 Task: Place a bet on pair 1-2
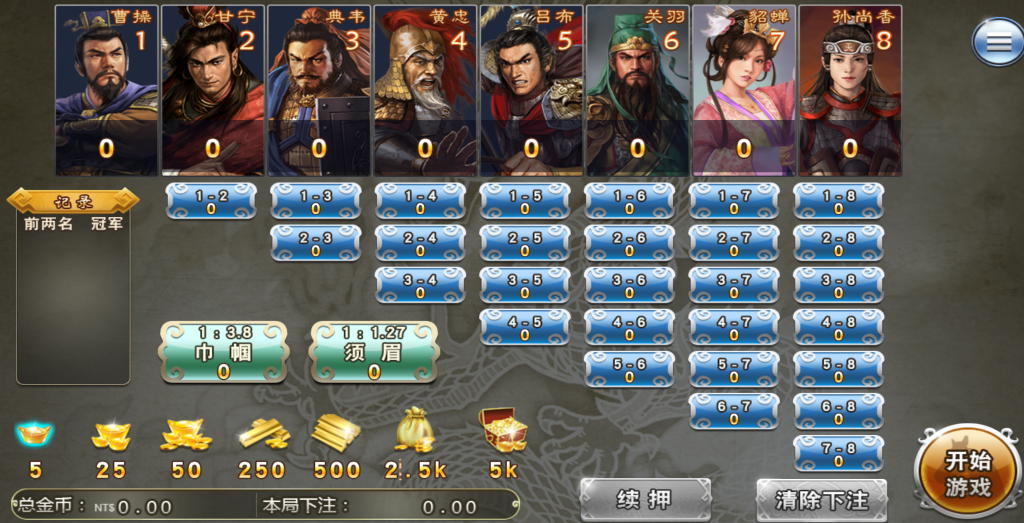point(211,201)
